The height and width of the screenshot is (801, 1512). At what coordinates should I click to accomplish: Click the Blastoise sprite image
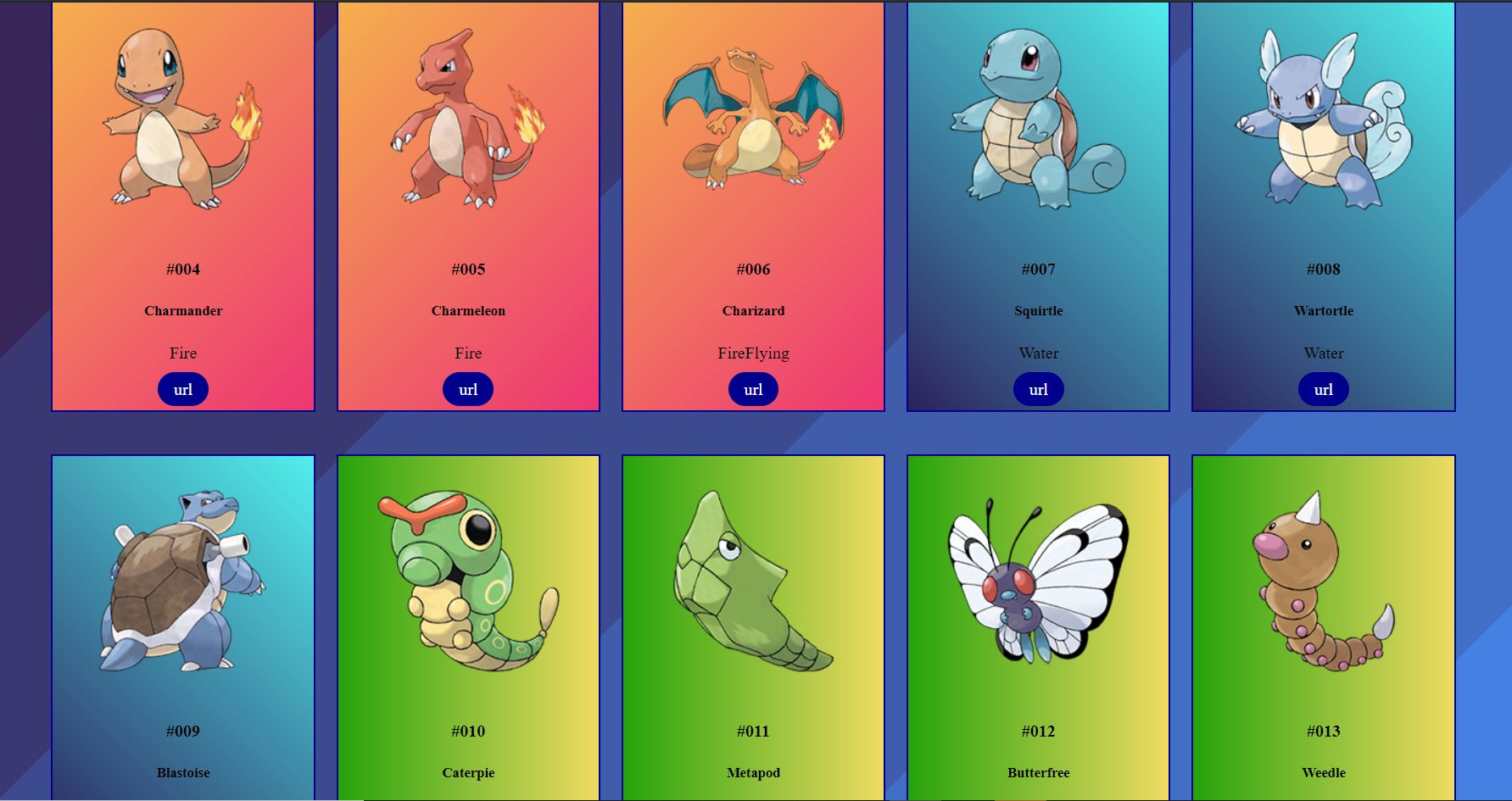click(178, 585)
